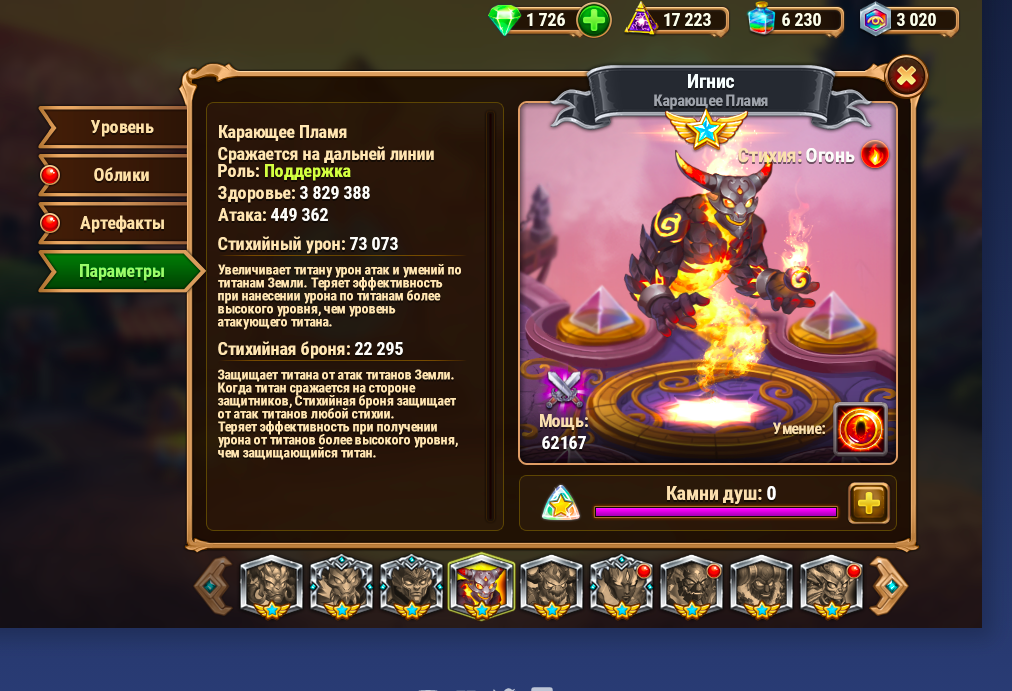Click the purple triangle titan currency icon
This screenshot has width=1012, height=691.
pyautogui.click(x=640, y=20)
